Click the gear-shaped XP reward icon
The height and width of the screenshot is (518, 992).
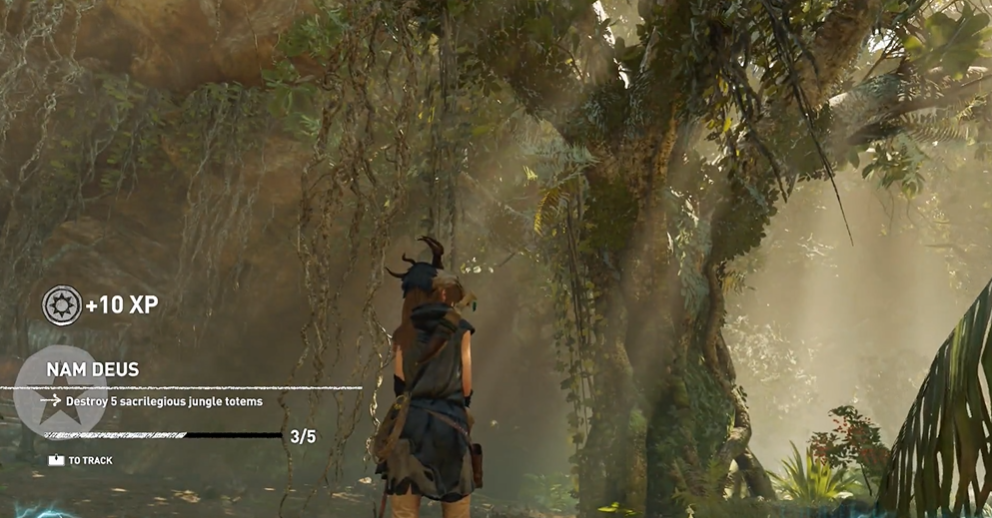point(62,305)
